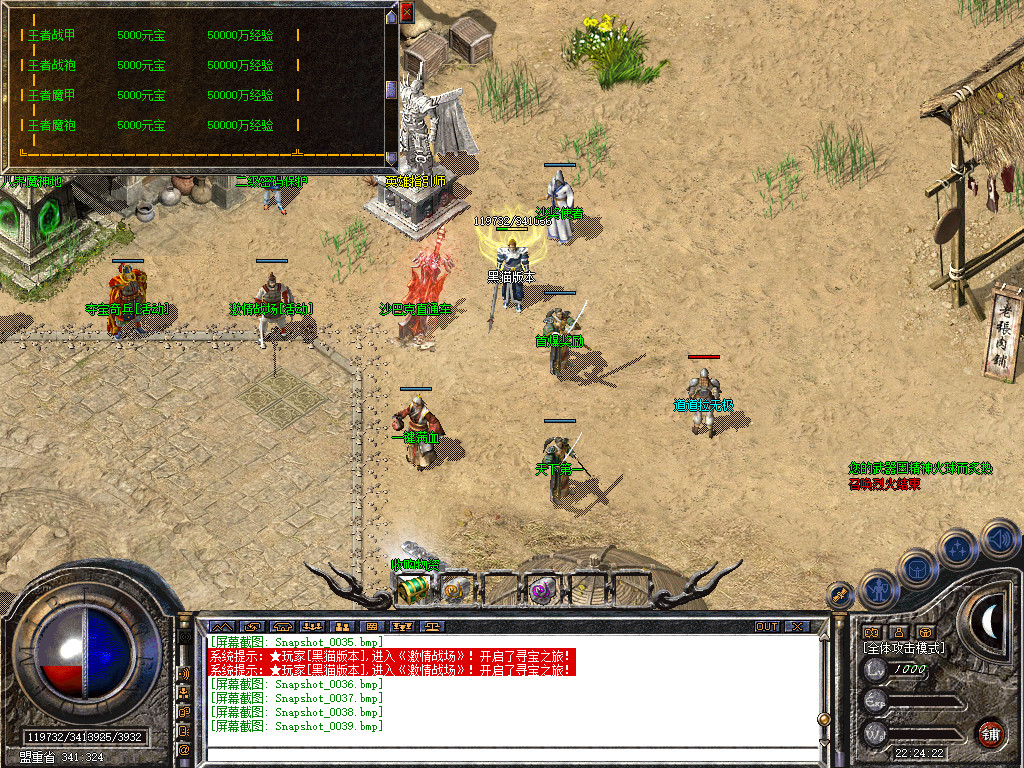This screenshot has width=1024, height=768.
Task: Click the OUT button above chat
Action: point(767,627)
